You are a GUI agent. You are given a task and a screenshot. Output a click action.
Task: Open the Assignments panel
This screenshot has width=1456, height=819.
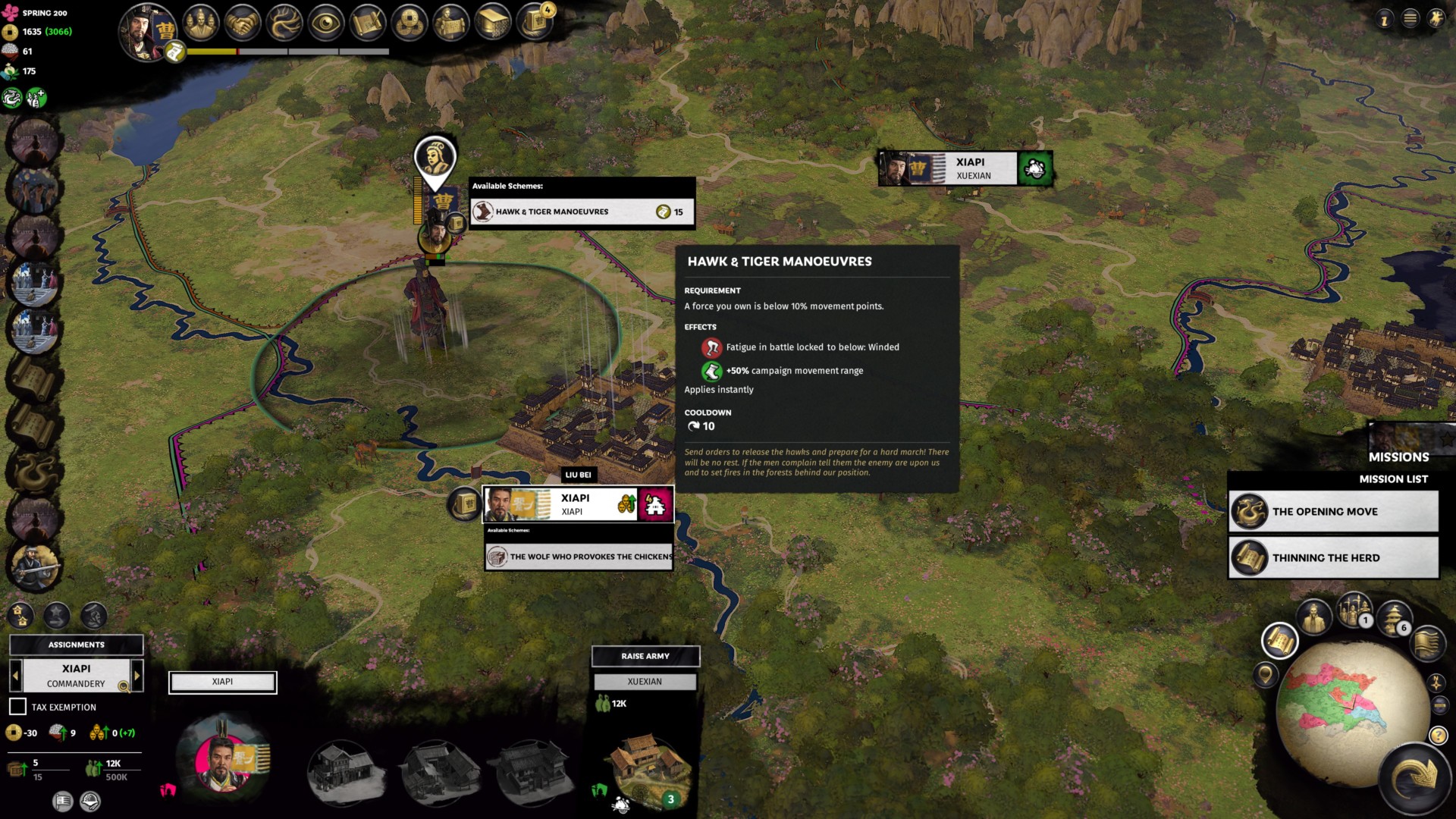[76, 645]
